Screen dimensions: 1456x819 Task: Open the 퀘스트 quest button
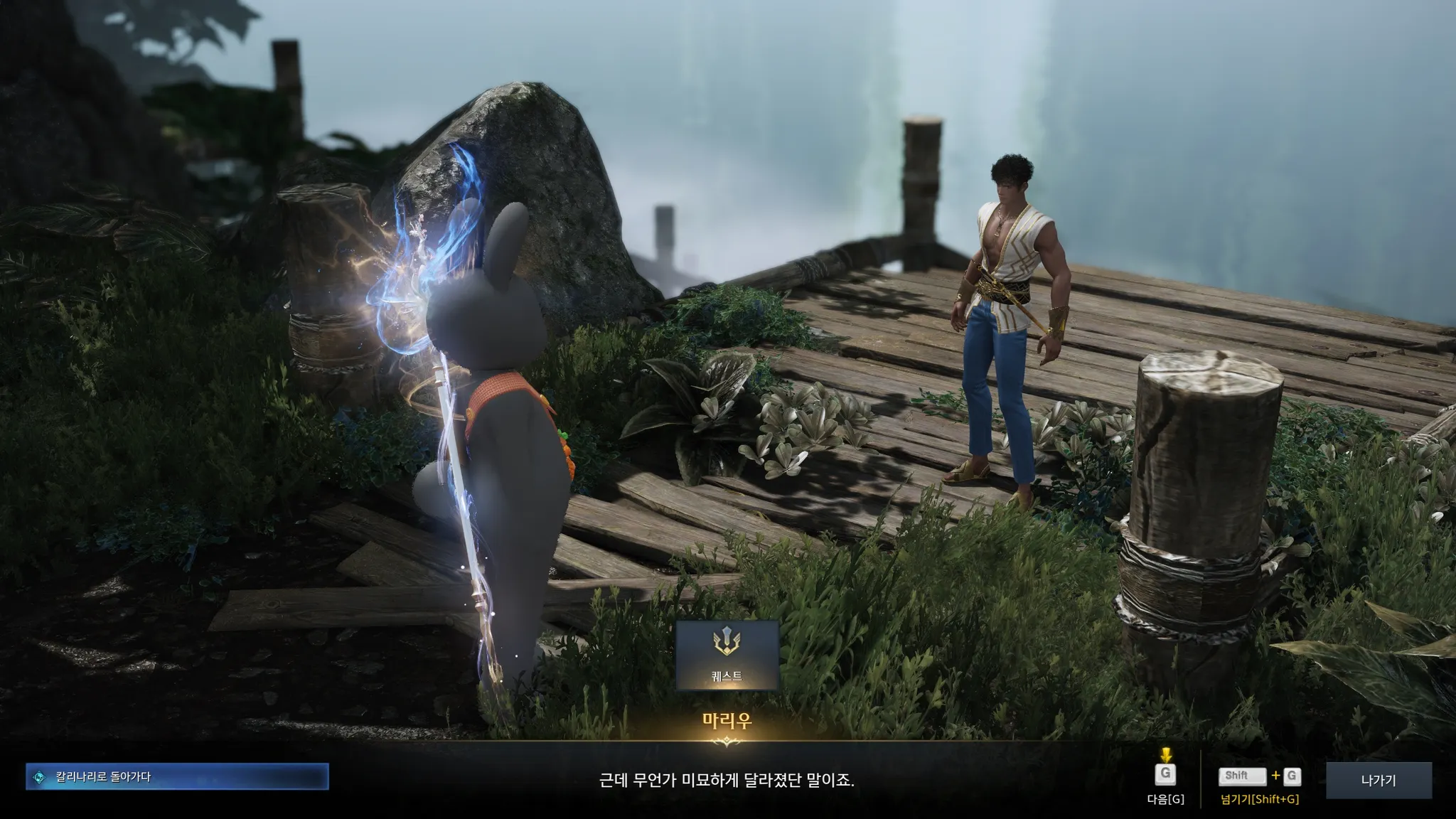point(727,655)
